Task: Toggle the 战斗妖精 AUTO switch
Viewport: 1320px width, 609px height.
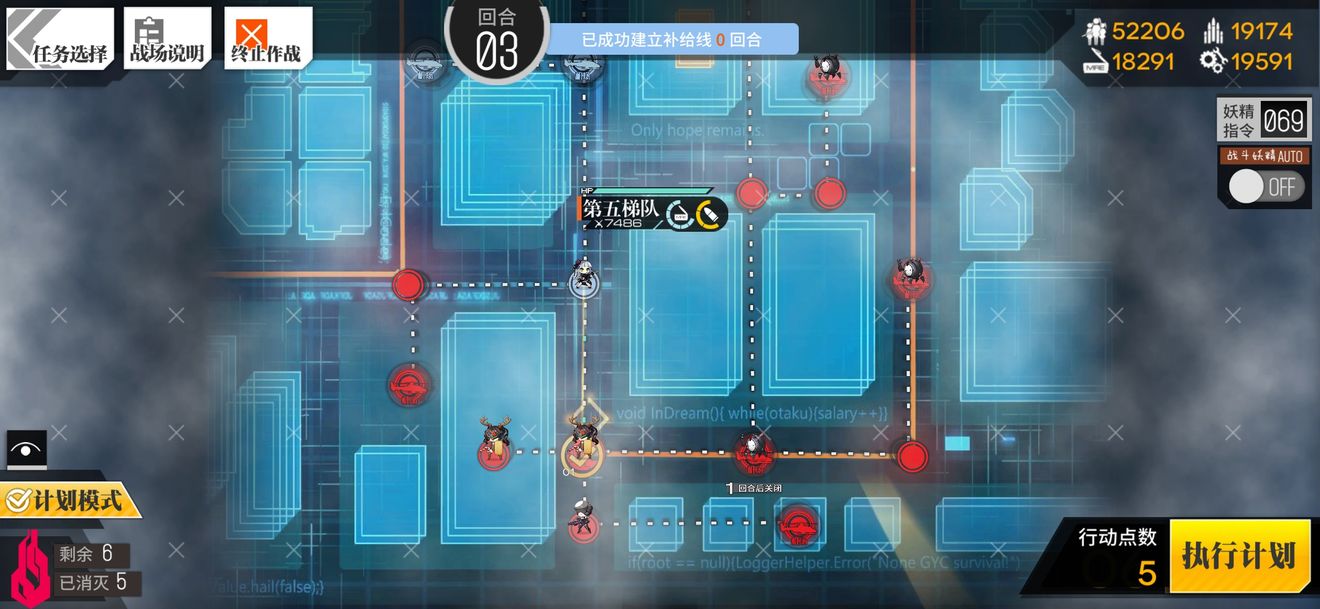Action: (1266, 186)
